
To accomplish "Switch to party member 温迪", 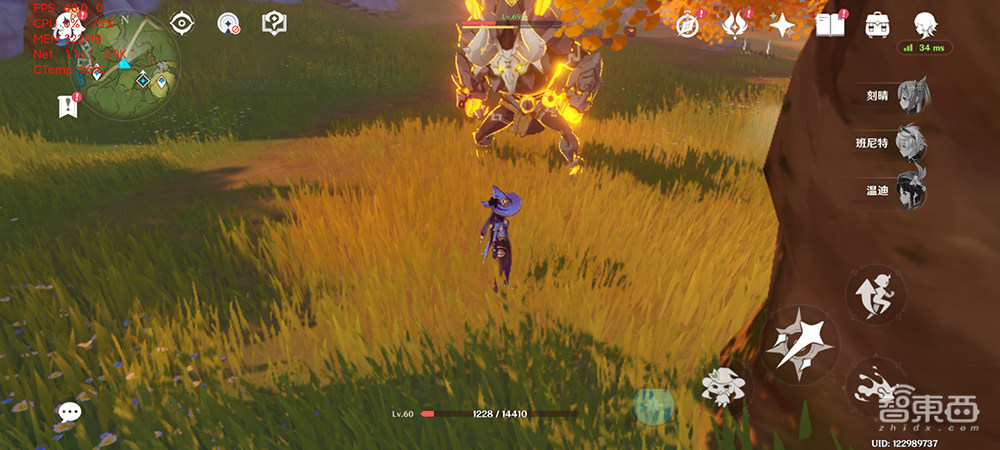I will click(x=910, y=189).
